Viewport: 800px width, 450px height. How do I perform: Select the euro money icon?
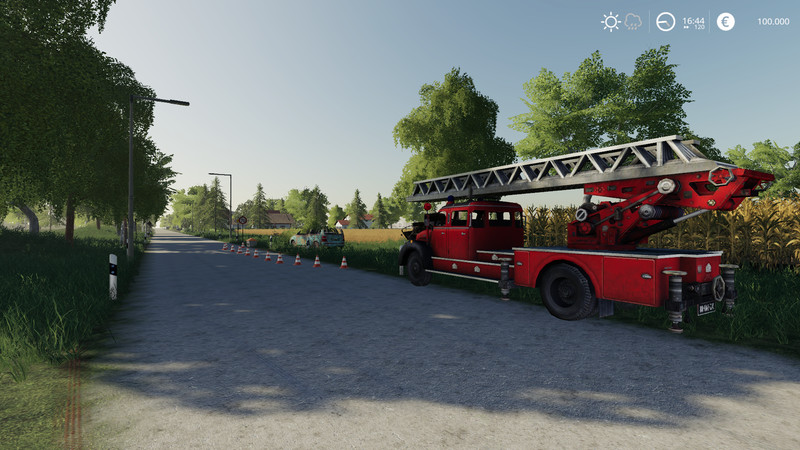tap(725, 21)
